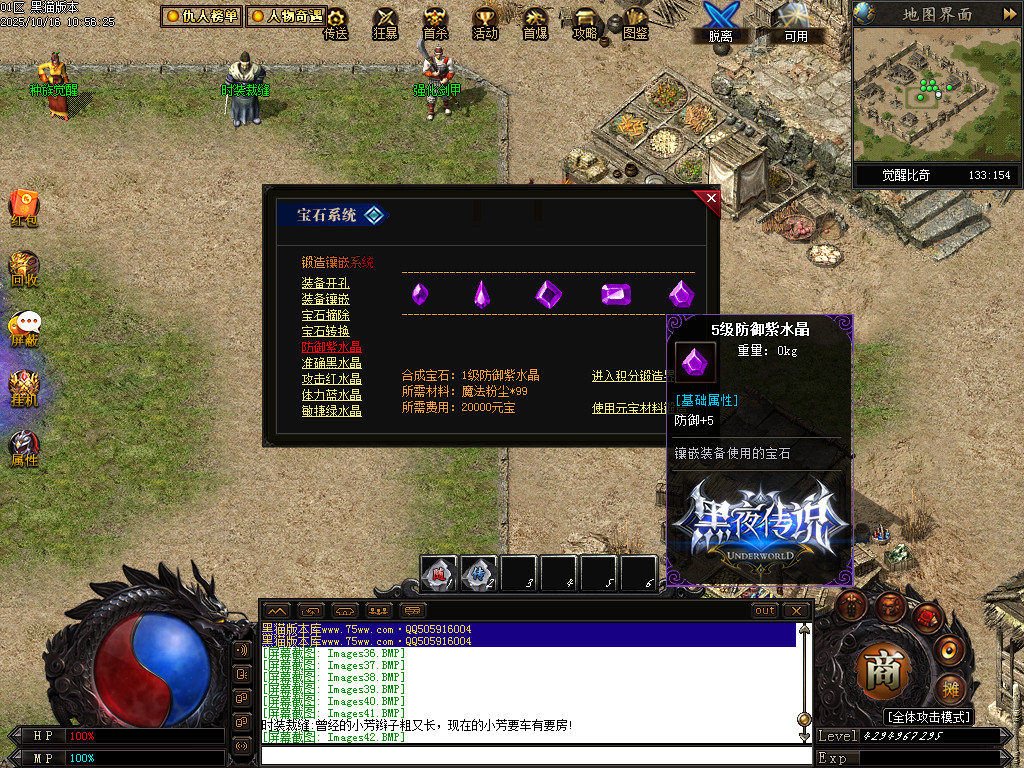Image resolution: width=1024 pixels, height=768 pixels.
Task: Open the 图鉴 codex icon
Action: click(x=635, y=24)
